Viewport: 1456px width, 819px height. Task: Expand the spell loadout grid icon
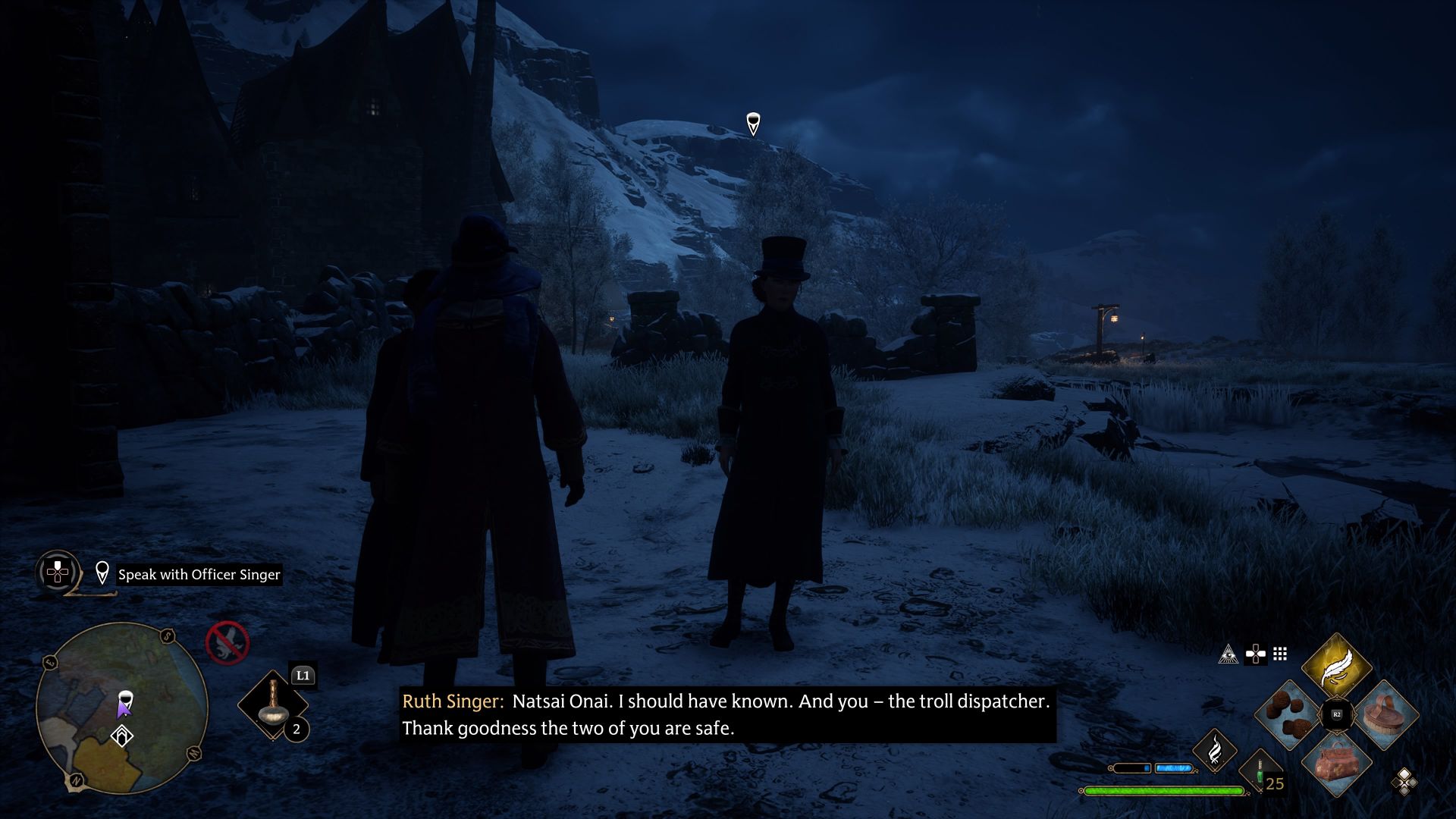pyautogui.click(x=1279, y=655)
